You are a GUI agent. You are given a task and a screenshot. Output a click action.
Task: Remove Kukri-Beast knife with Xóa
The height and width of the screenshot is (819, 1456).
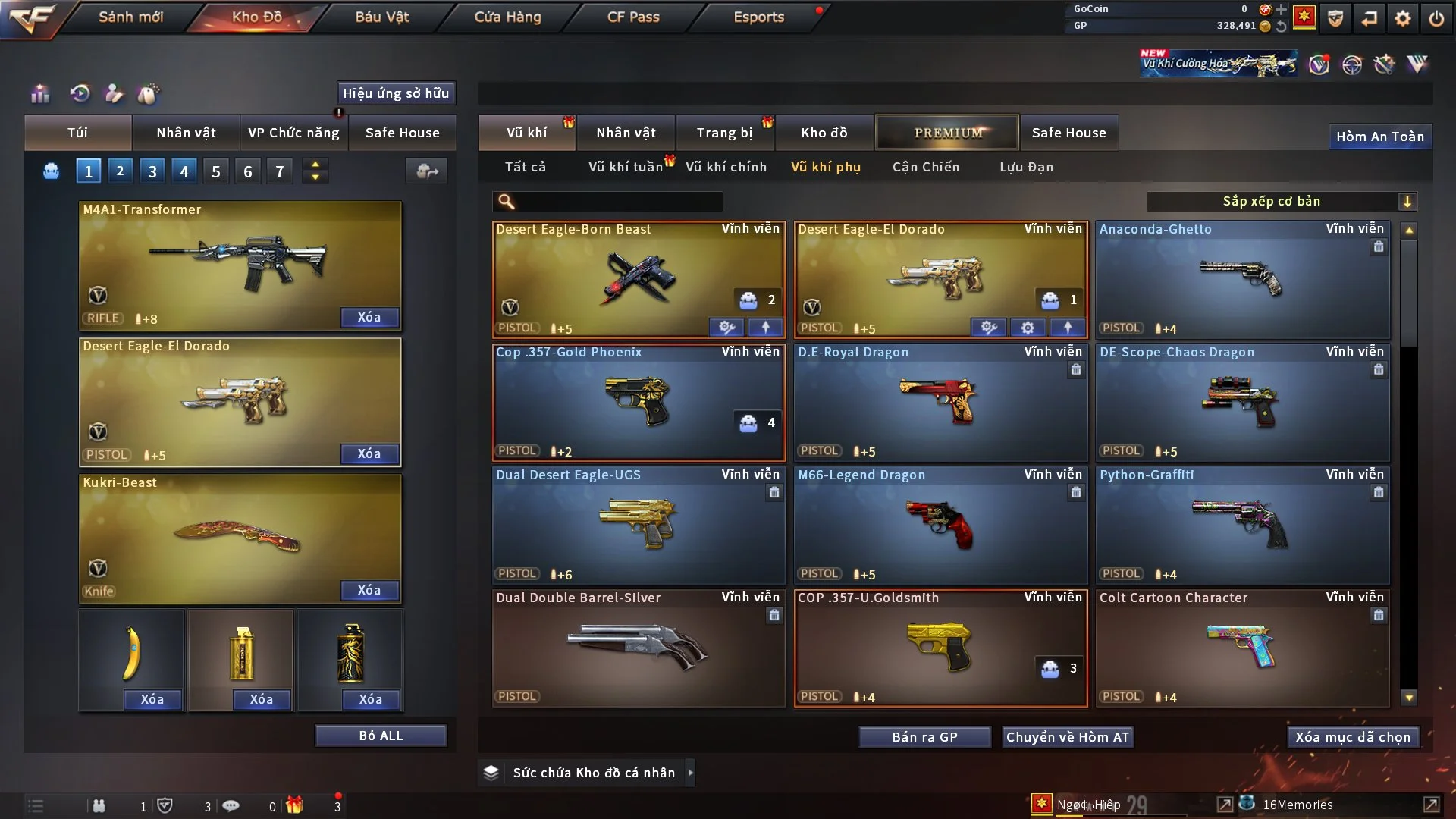[x=369, y=590]
